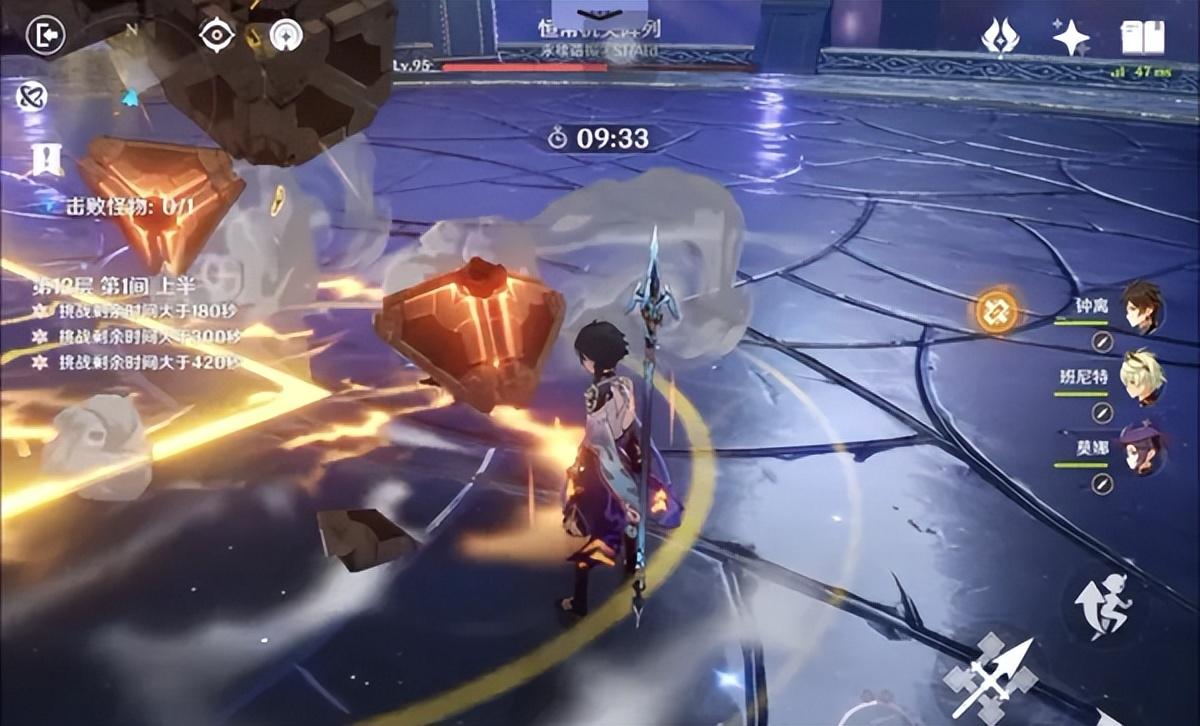Tap the exit door icon to leave

(46, 37)
